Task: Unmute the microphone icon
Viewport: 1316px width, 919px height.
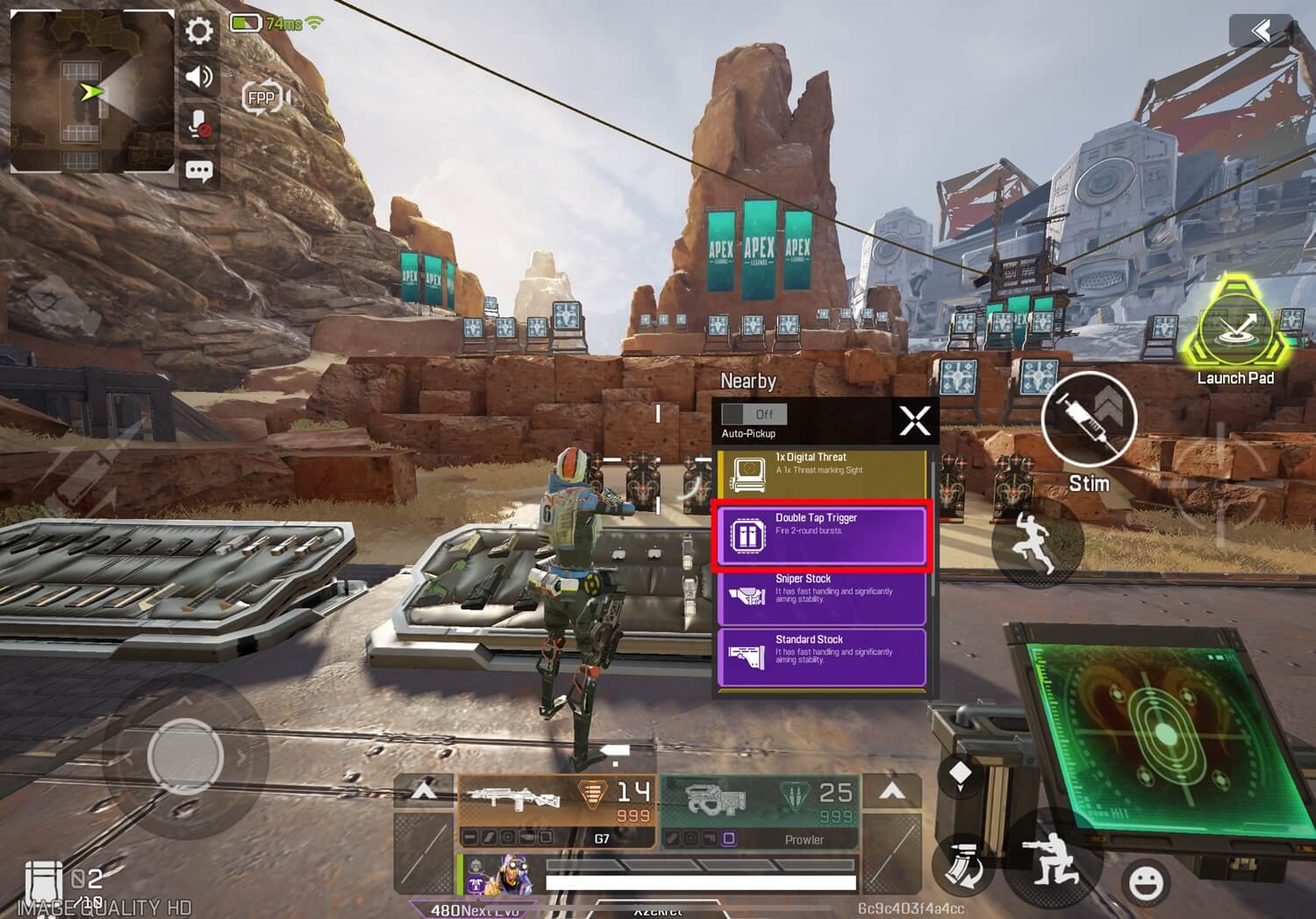Action: click(x=199, y=124)
